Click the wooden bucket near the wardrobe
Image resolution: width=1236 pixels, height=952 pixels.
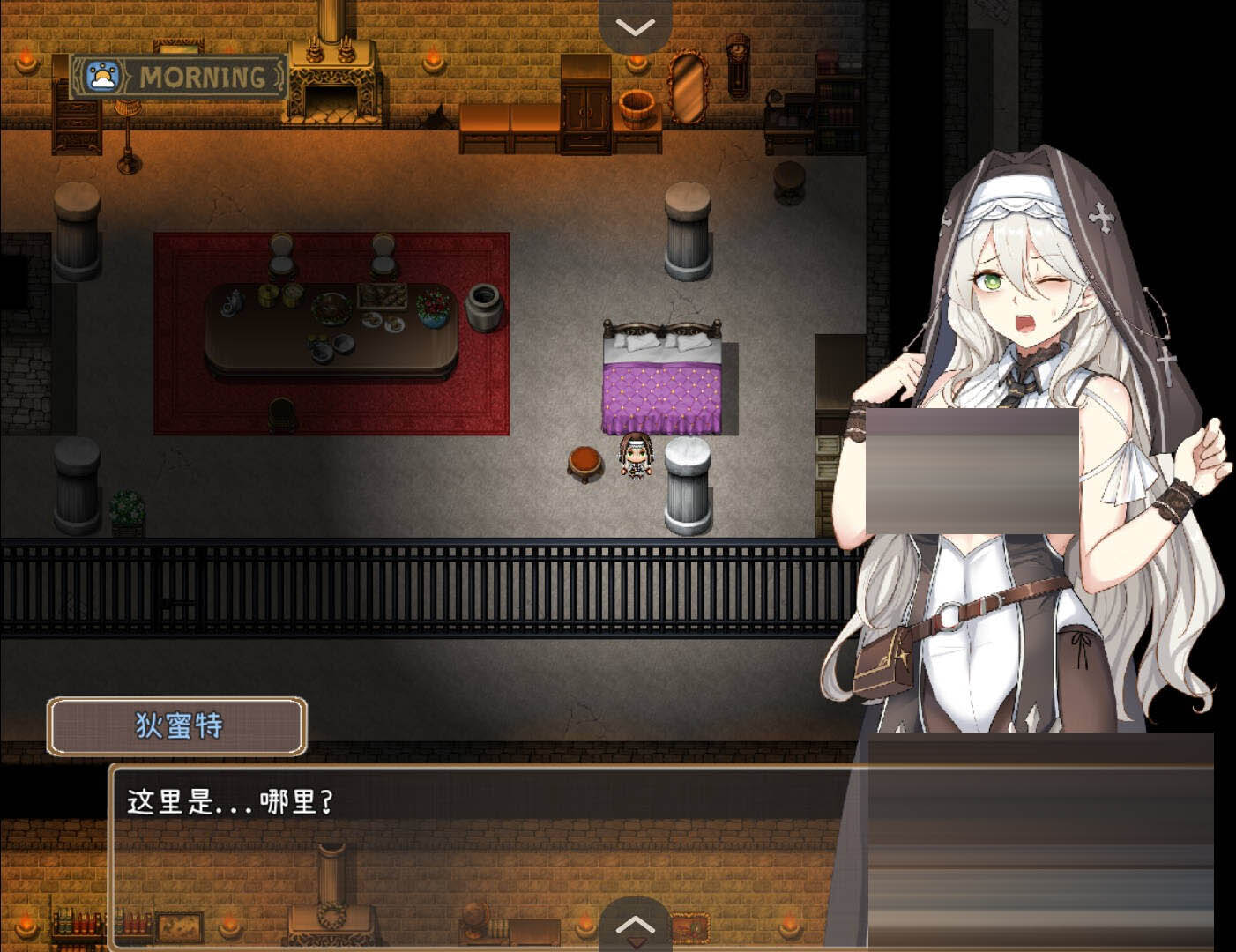click(637, 108)
